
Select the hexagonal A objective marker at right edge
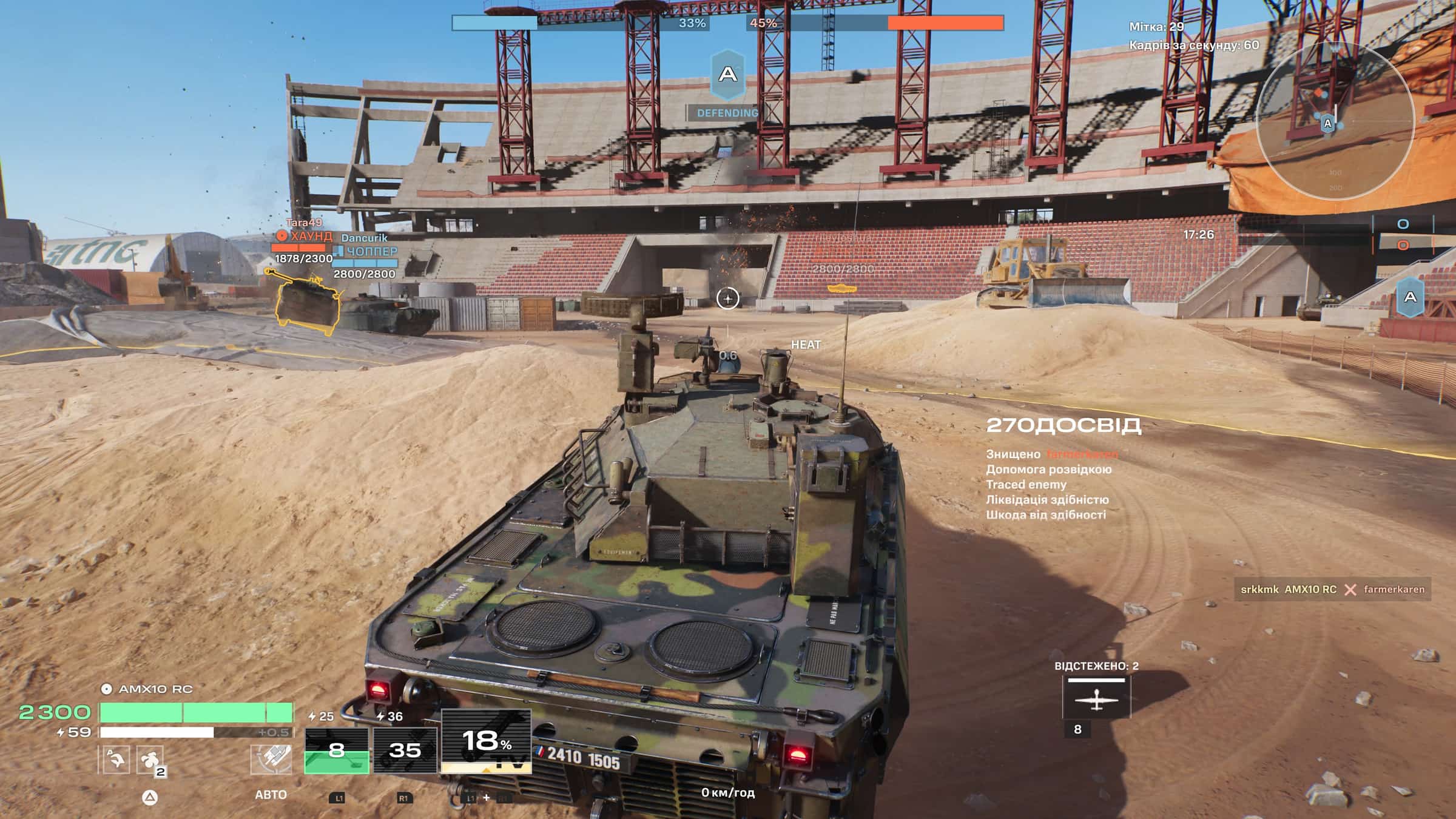pyautogui.click(x=1410, y=297)
